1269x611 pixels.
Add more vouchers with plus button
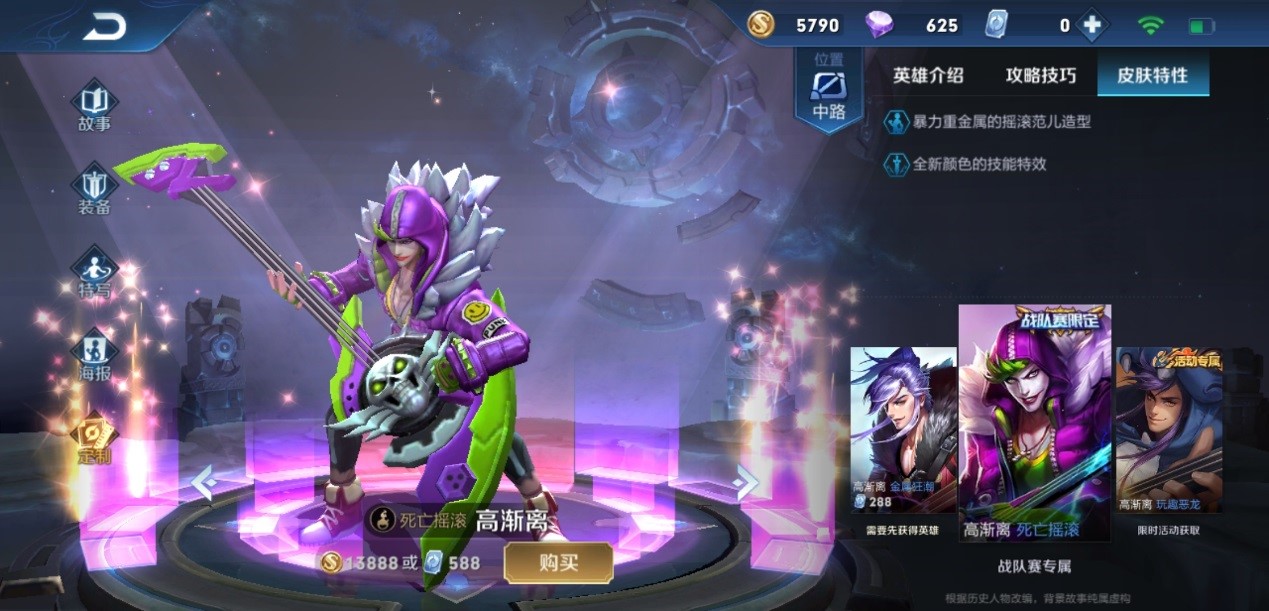pos(1091,26)
